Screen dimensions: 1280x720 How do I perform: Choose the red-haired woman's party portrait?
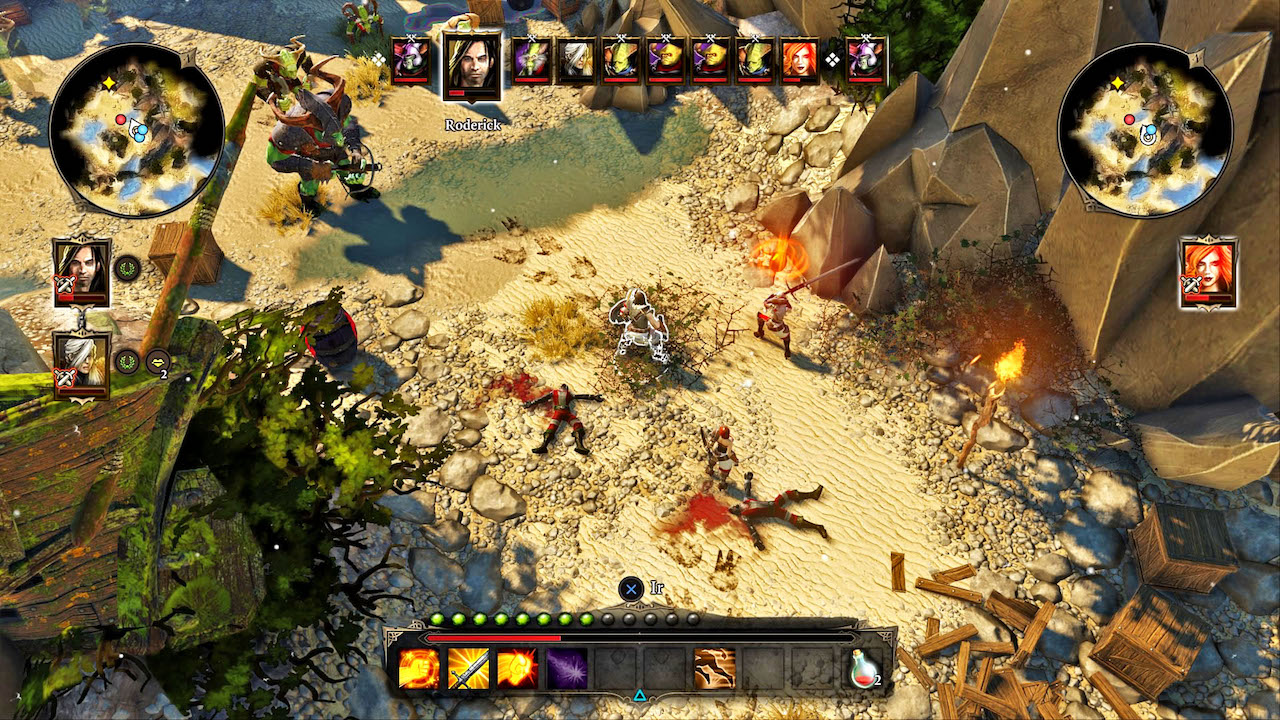tap(1208, 270)
